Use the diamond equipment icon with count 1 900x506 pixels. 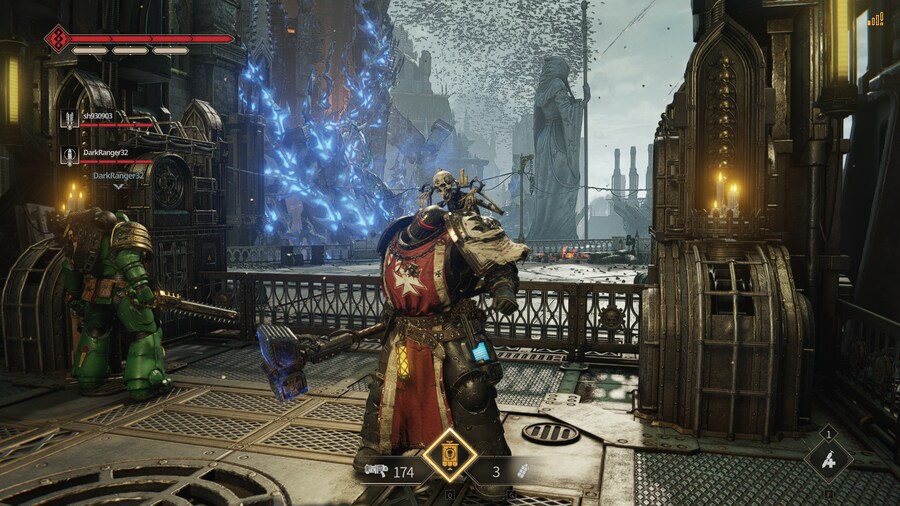click(828, 460)
